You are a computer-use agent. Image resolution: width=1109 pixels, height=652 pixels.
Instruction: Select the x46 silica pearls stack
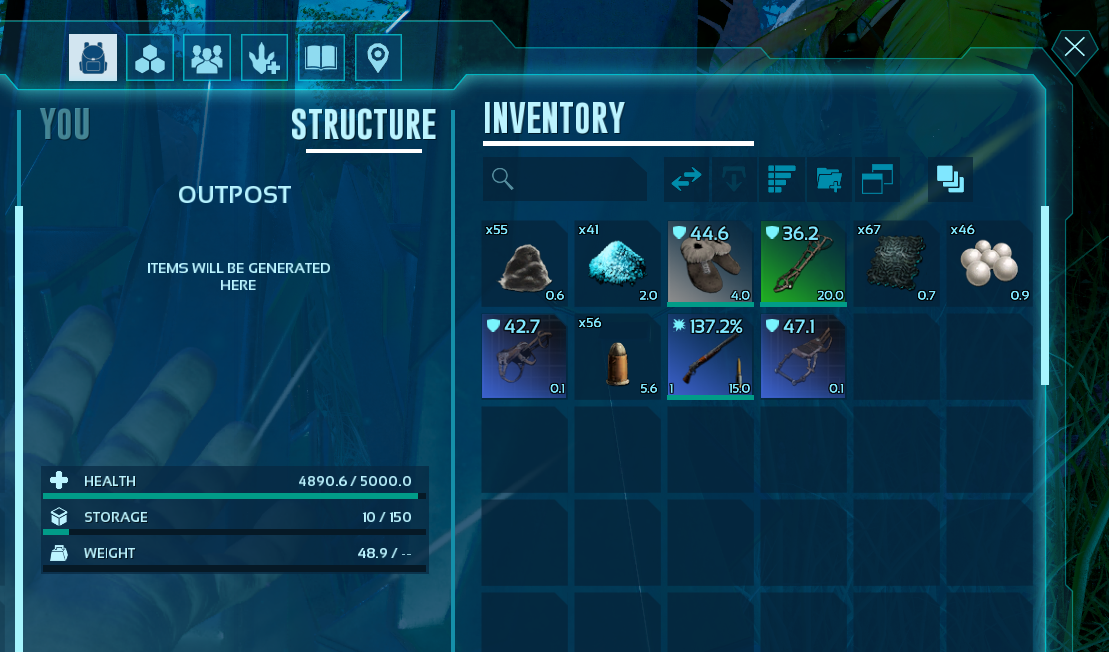tap(989, 263)
